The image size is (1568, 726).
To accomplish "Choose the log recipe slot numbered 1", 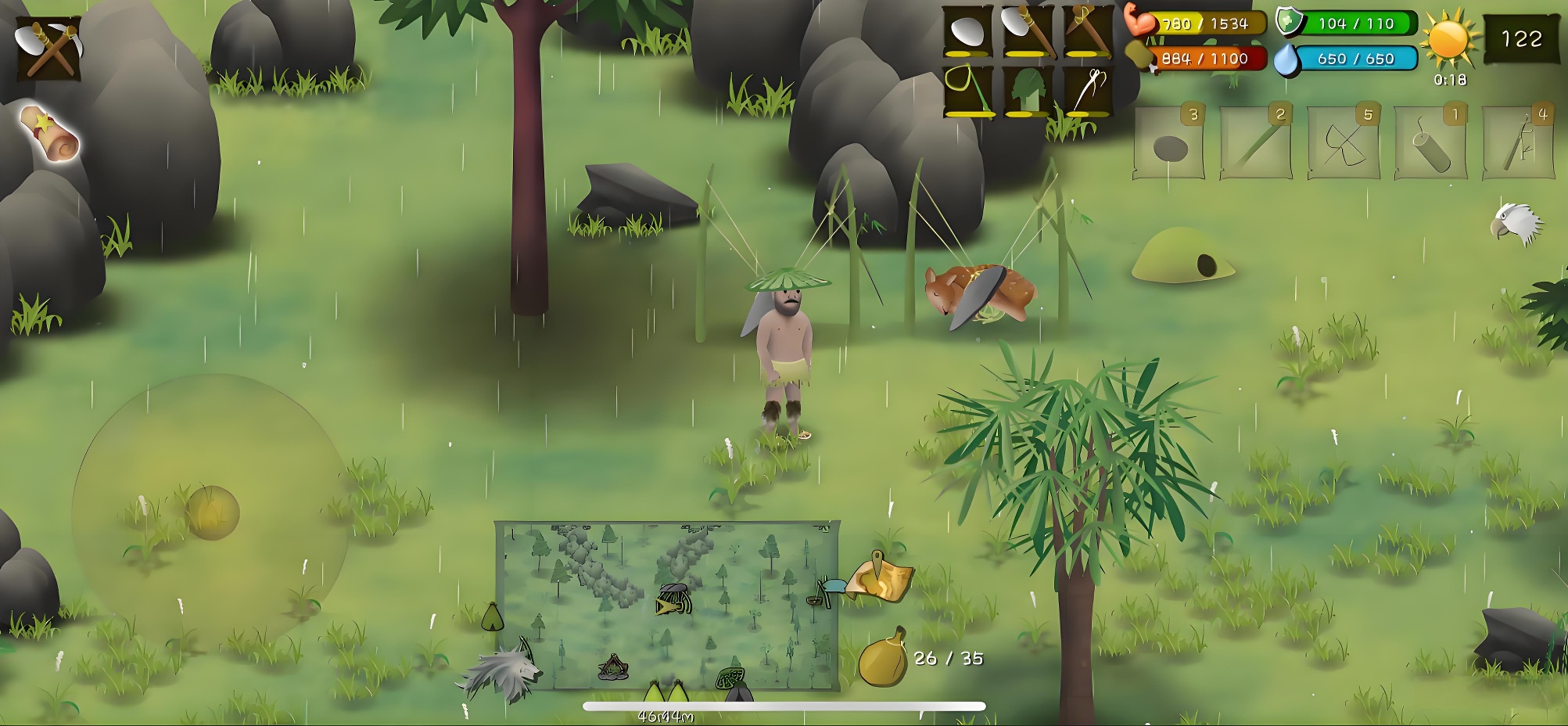I will [x=1430, y=143].
